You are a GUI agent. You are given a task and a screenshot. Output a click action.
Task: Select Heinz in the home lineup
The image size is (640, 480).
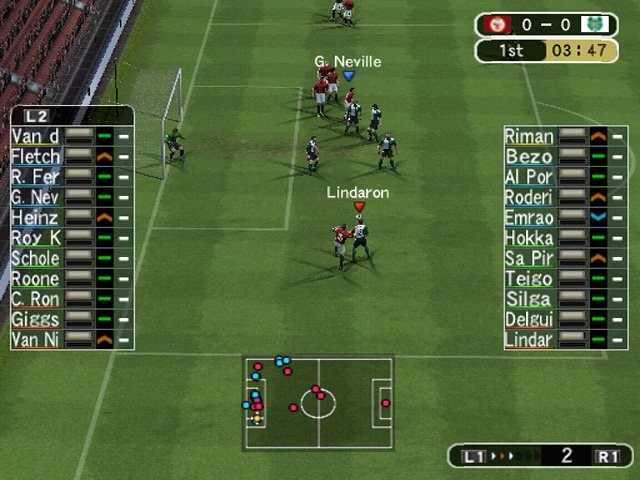click(36, 217)
